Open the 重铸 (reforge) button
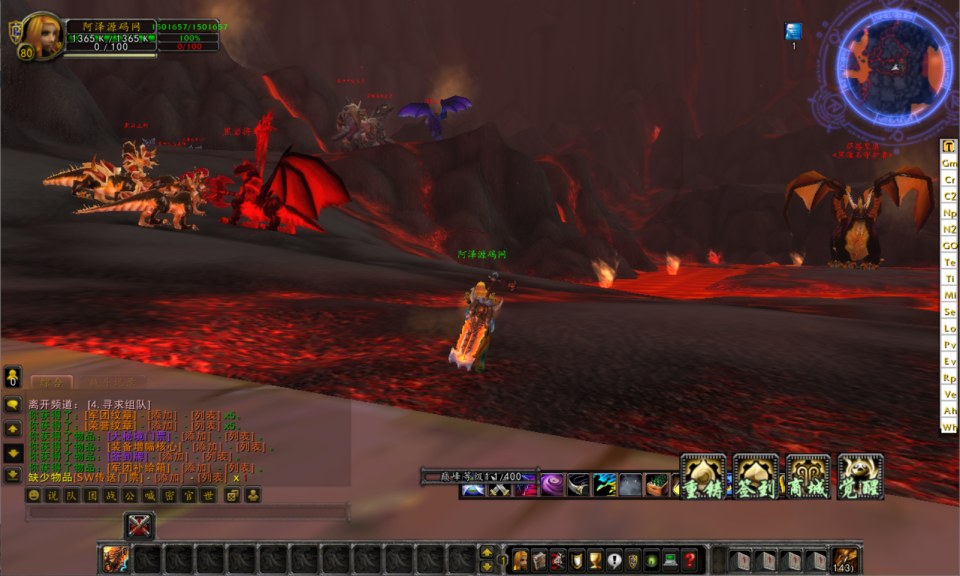 pos(703,476)
